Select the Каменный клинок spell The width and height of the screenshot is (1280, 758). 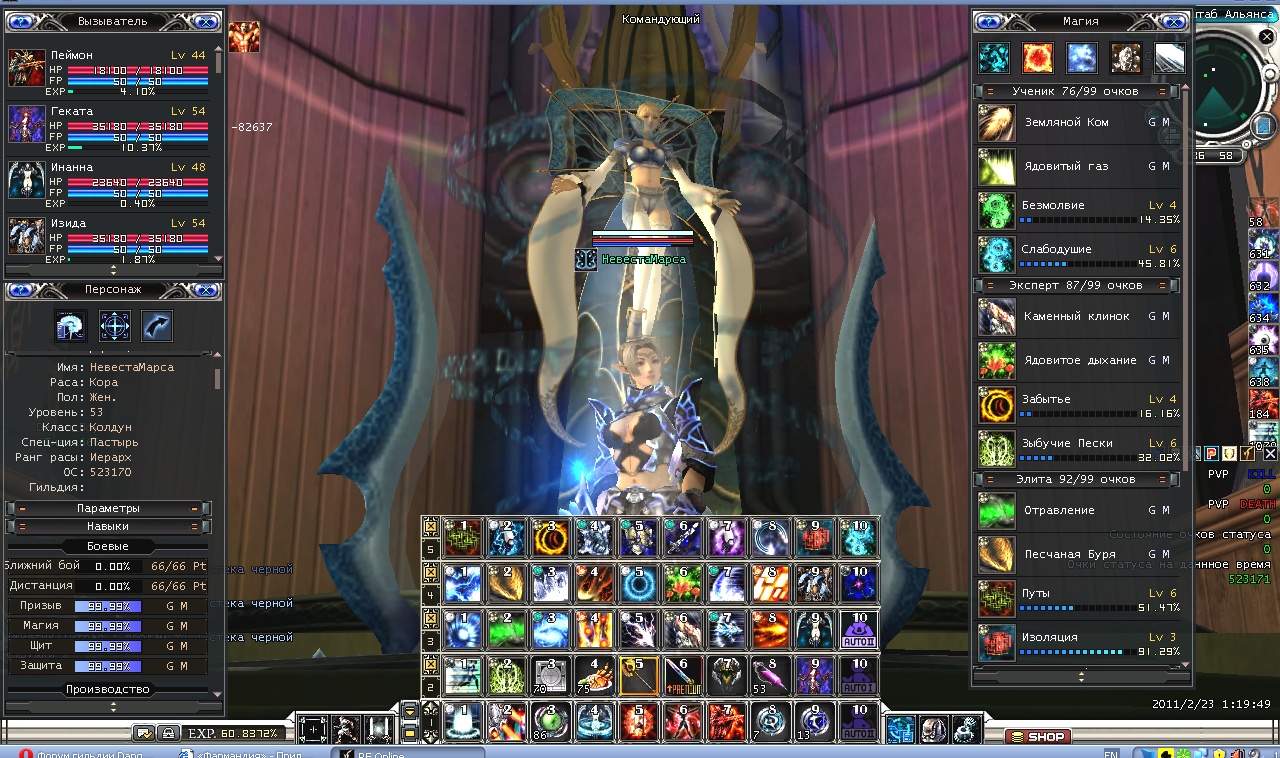tap(996, 317)
